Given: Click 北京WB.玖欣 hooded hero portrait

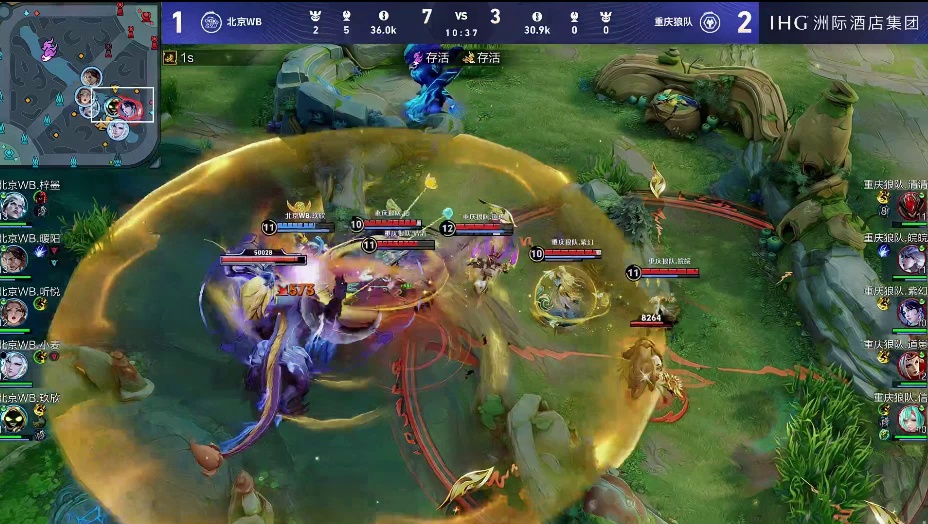Looking at the screenshot, I should [x=14, y=419].
